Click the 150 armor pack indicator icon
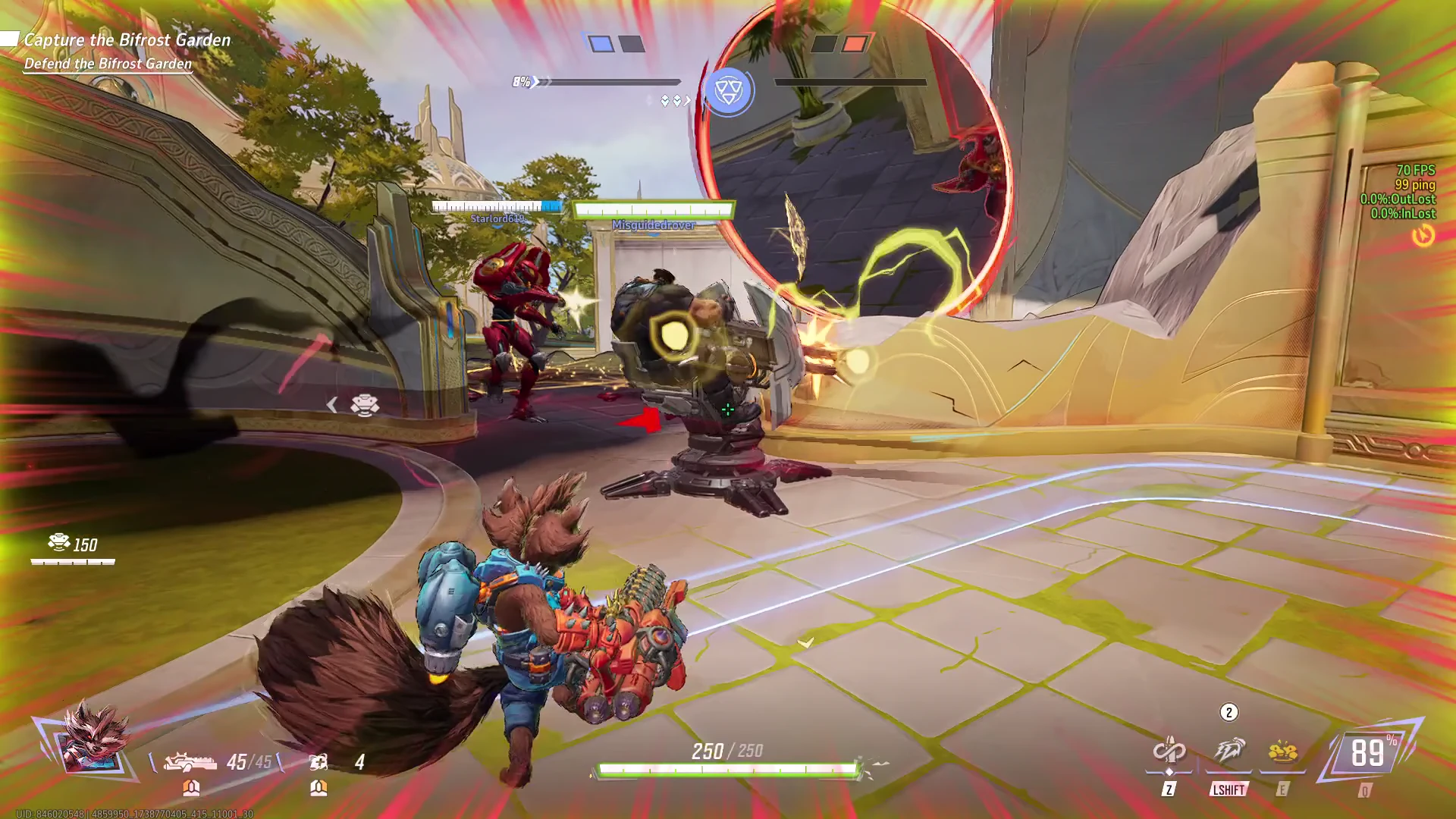This screenshot has height=819, width=1456. click(59, 543)
